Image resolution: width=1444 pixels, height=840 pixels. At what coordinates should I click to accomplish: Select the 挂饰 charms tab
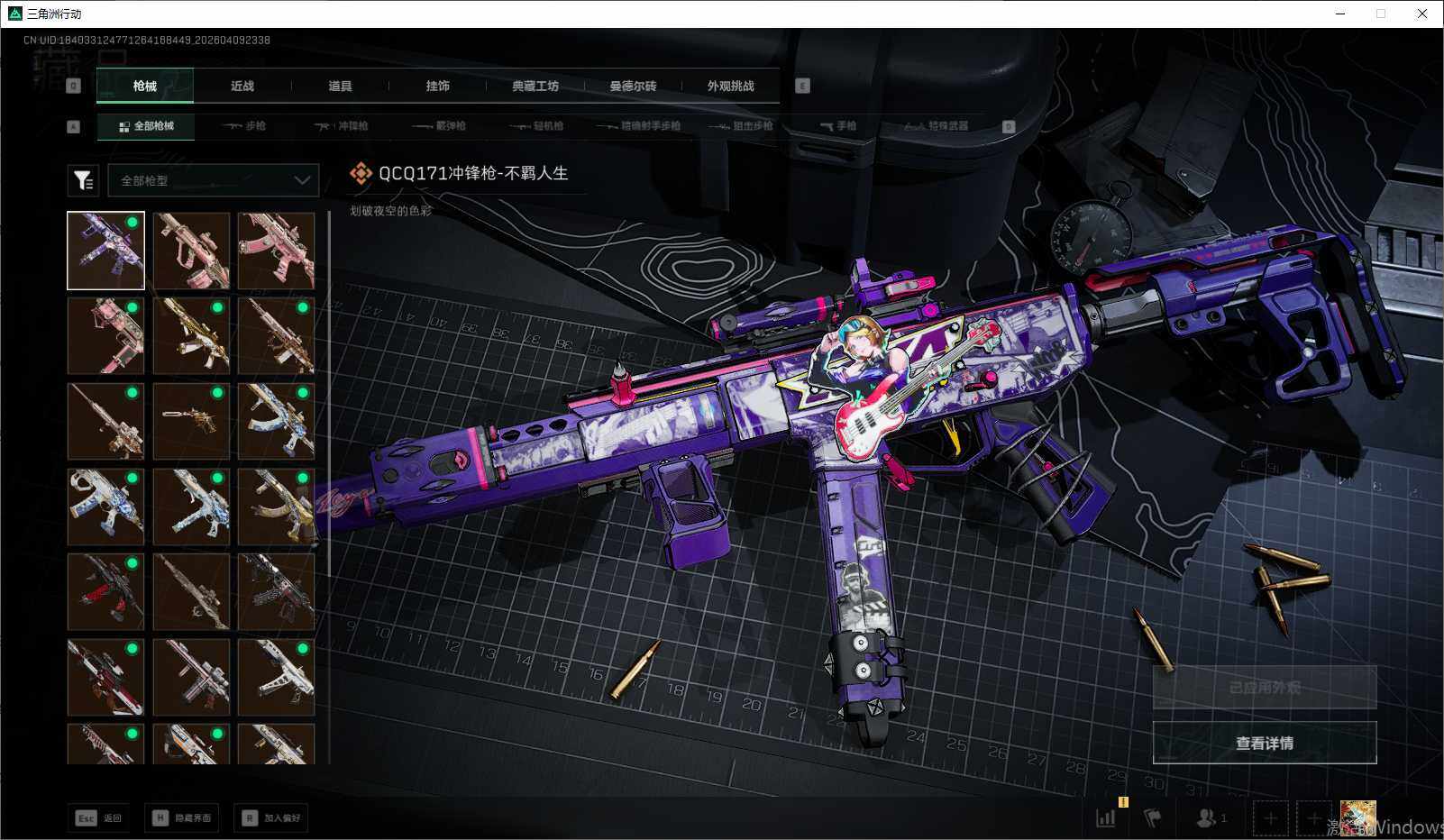point(437,87)
